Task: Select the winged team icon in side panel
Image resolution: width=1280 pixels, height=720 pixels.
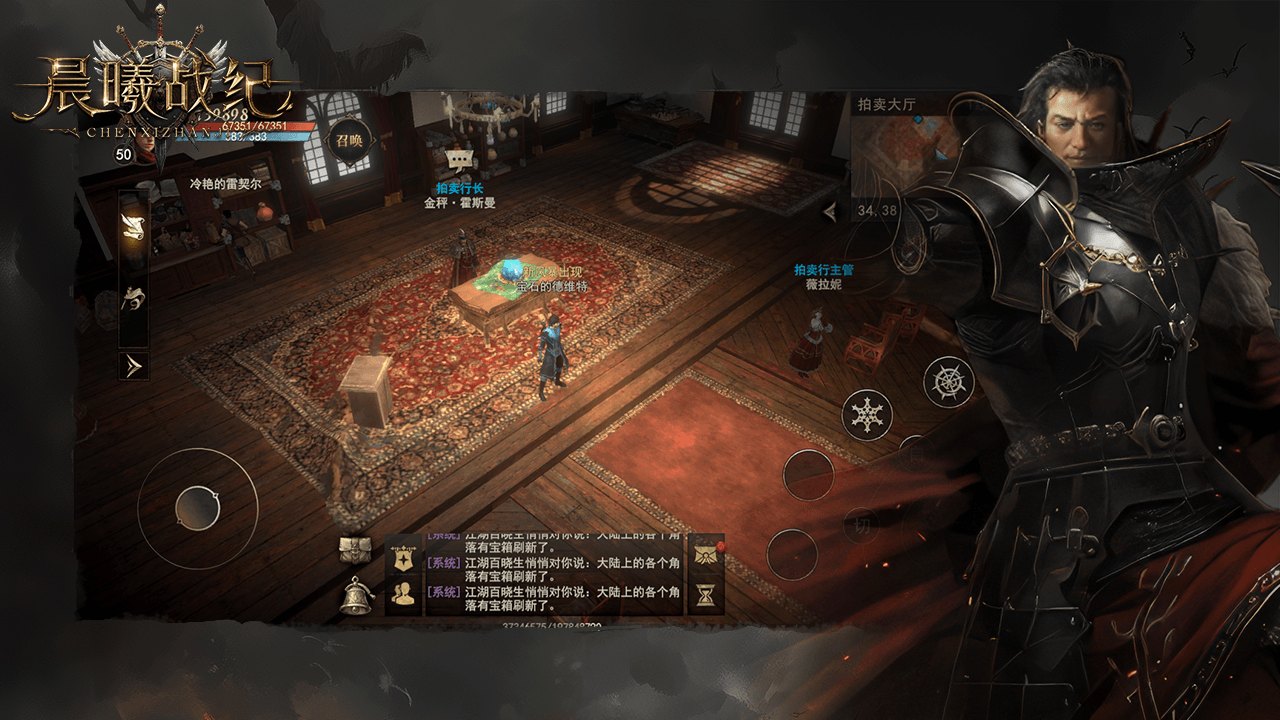Action: coord(133,296)
